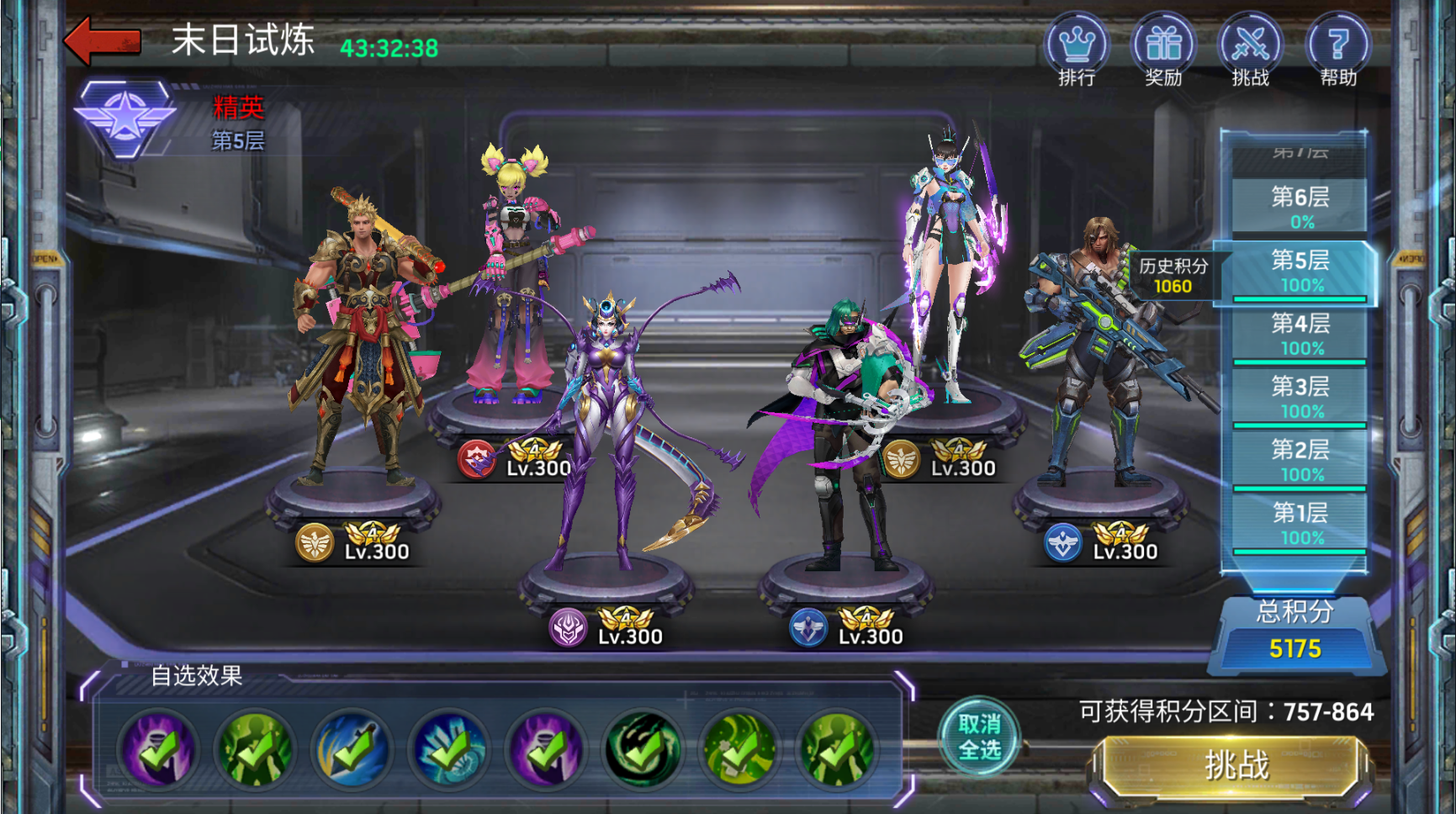
Task: Open the 帮助 help question mark
Action: [1337, 45]
